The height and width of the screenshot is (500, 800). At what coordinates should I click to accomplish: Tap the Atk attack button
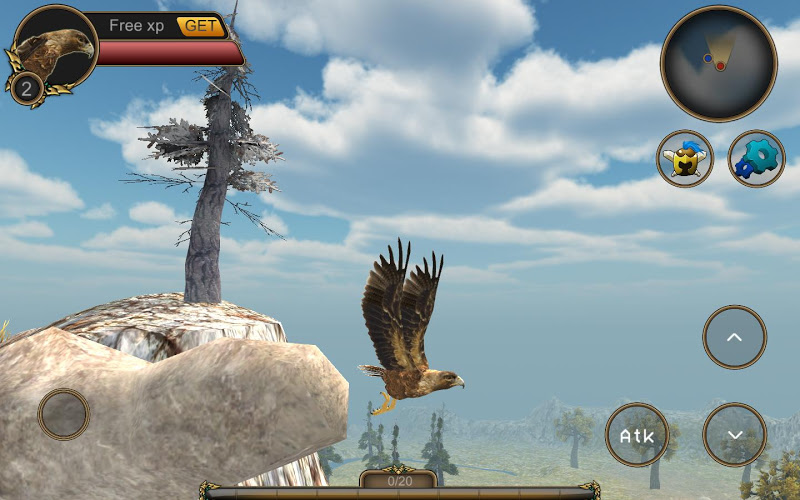click(637, 435)
